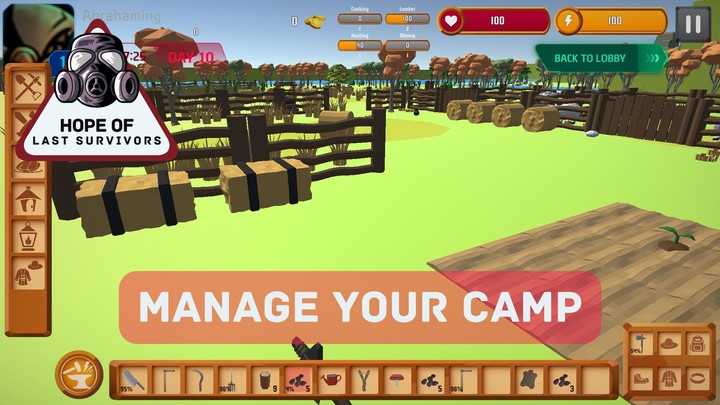Pick the red mushroom slot

396,380
